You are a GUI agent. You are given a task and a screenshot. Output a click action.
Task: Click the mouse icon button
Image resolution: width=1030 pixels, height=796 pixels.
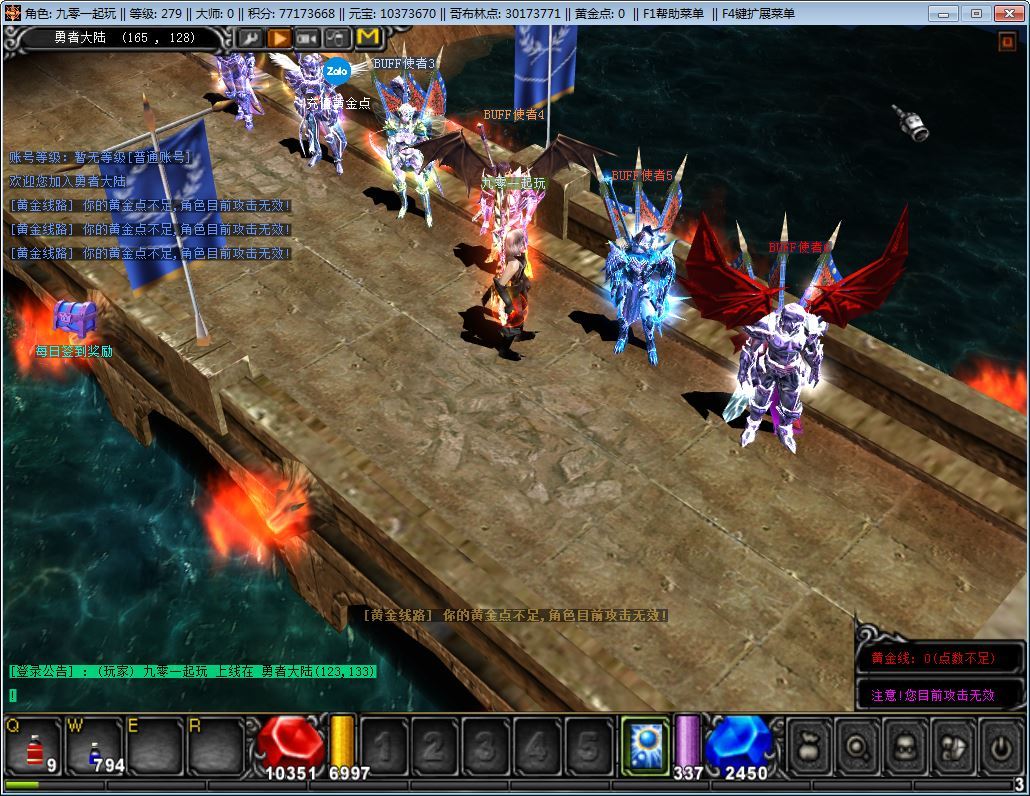coord(338,37)
